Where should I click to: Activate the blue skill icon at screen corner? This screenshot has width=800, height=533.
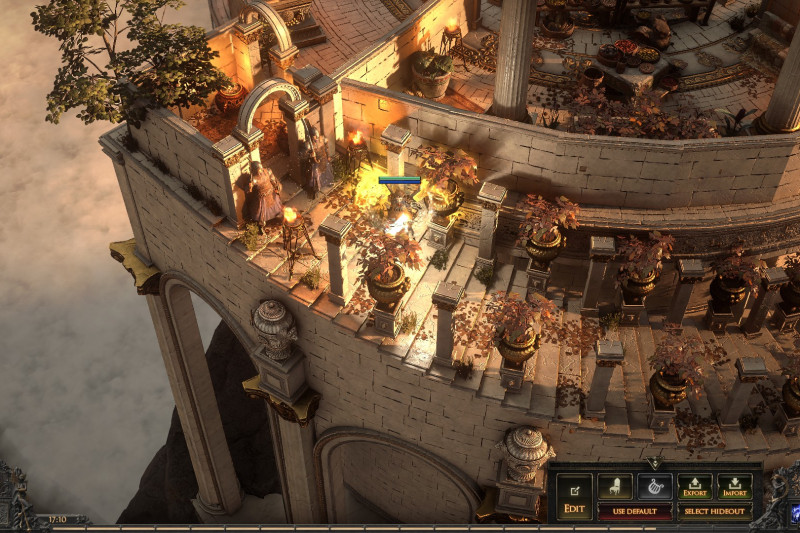[794, 514]
